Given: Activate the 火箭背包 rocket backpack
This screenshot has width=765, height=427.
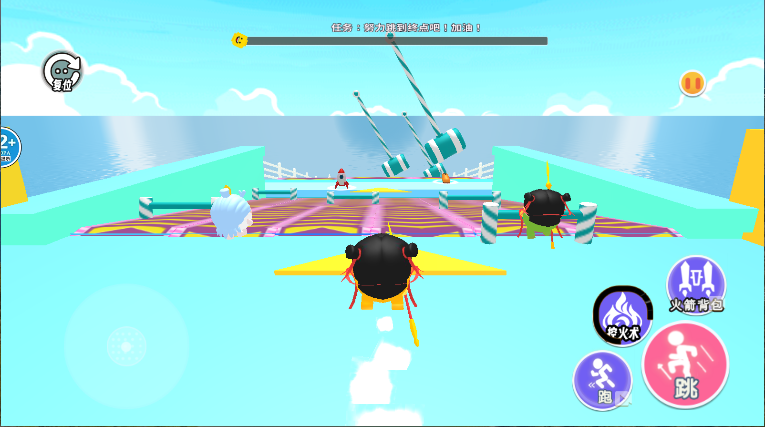Looking at the screenshot, I should pyautogui.click(x=696, y=283).
